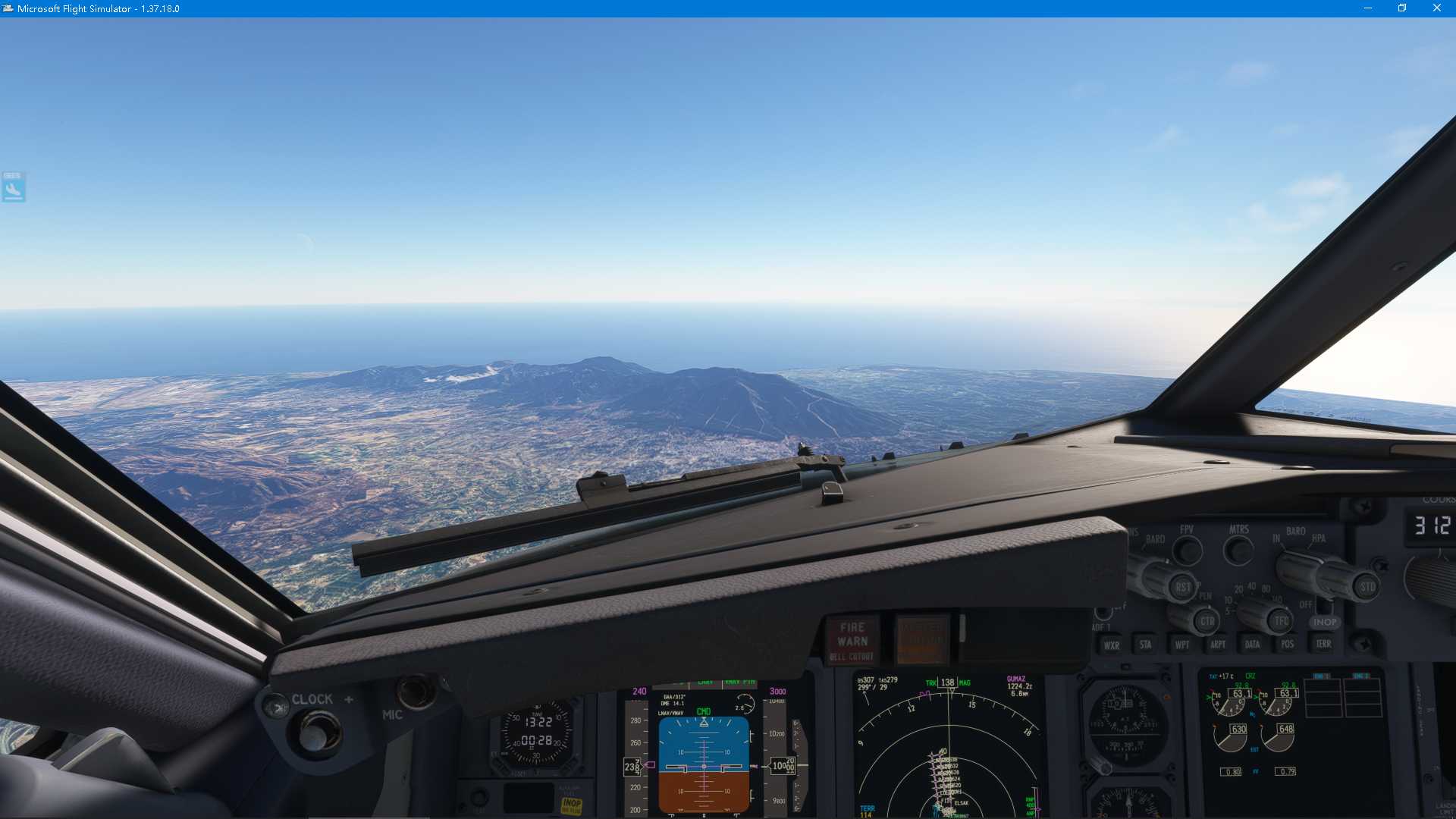Open the in-game toolbar icon at left edge
Screen dimensions: 1456x819
tap(14, 187)
